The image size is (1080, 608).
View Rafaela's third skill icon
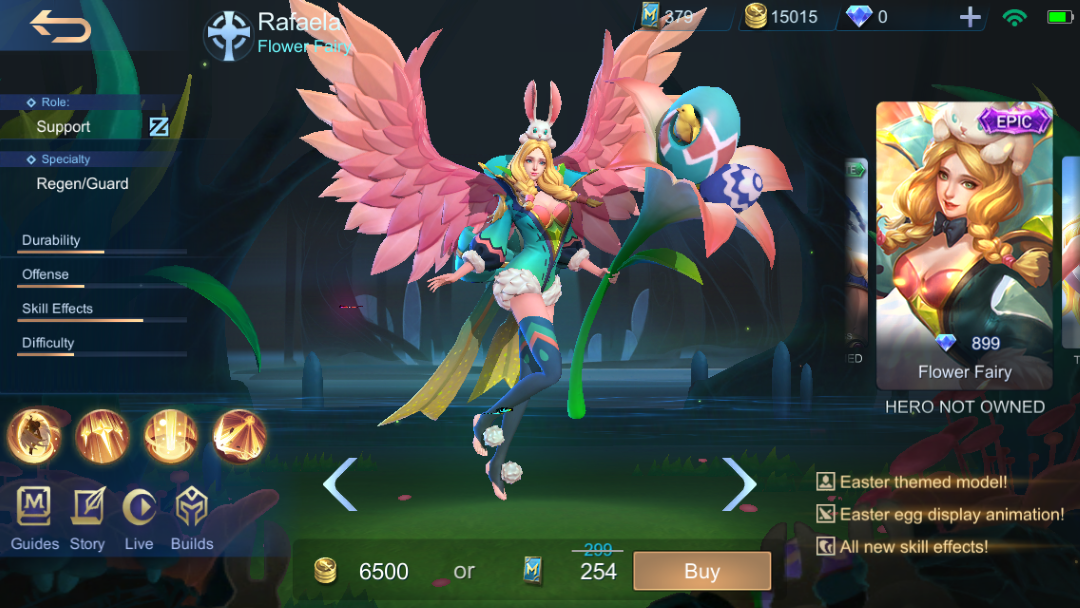pyautogui.click(x=171, y=437)
